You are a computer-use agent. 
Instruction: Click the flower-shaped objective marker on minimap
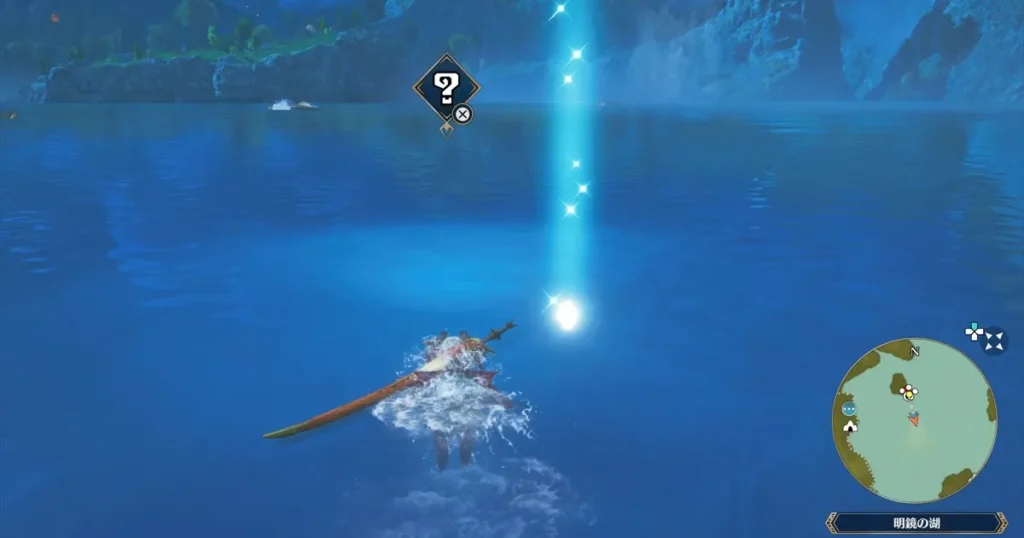point(908,391)
